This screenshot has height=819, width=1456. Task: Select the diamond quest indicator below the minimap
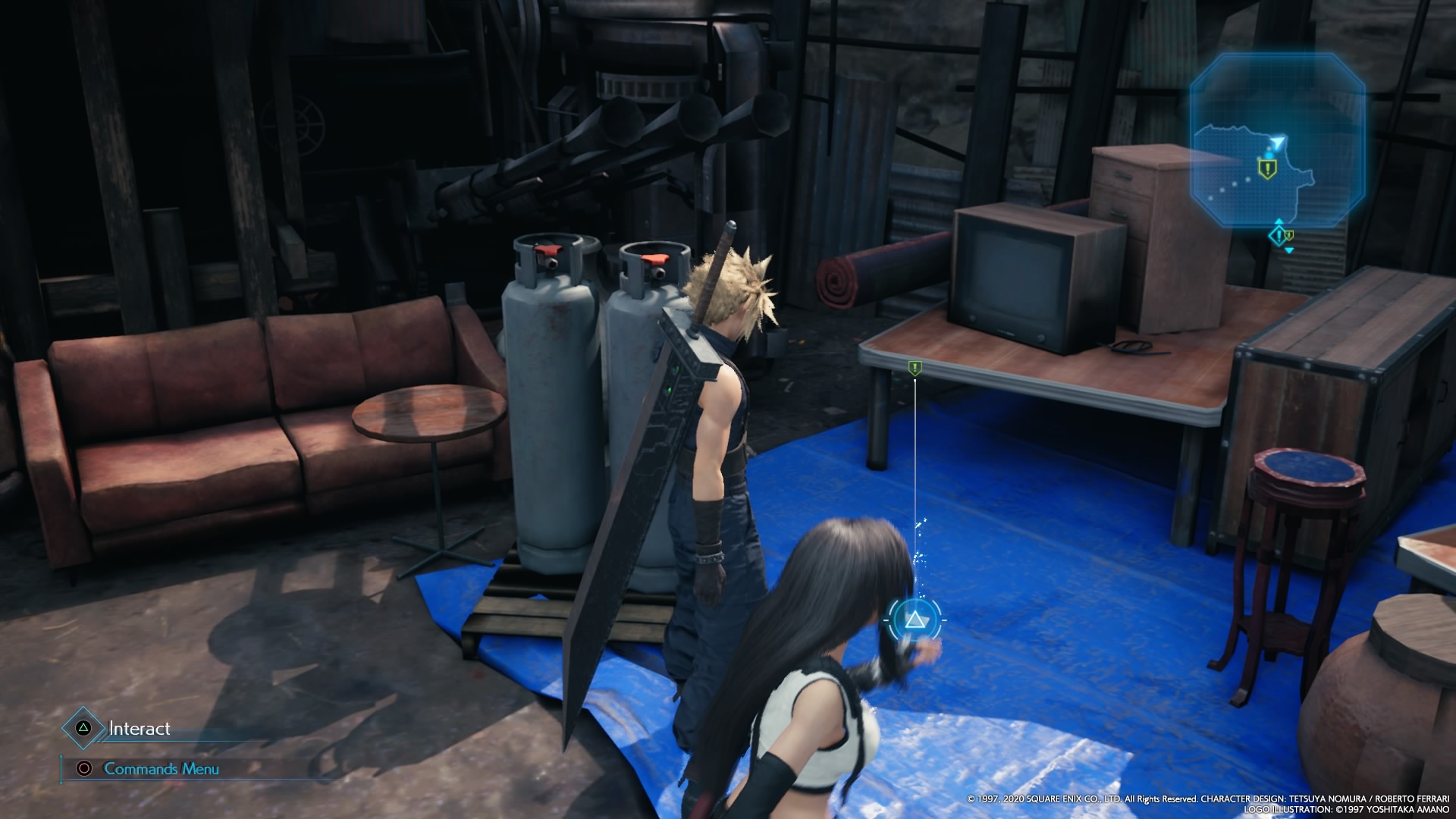coord(1279,236)
